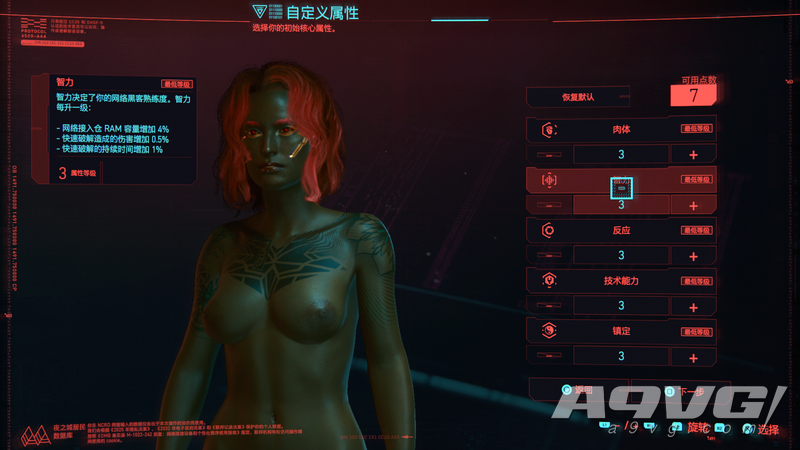The height and width of the screenshot is (450, 800).
Task: Decrease 技术能力 with its minus button
Action: tap(549, 306)
